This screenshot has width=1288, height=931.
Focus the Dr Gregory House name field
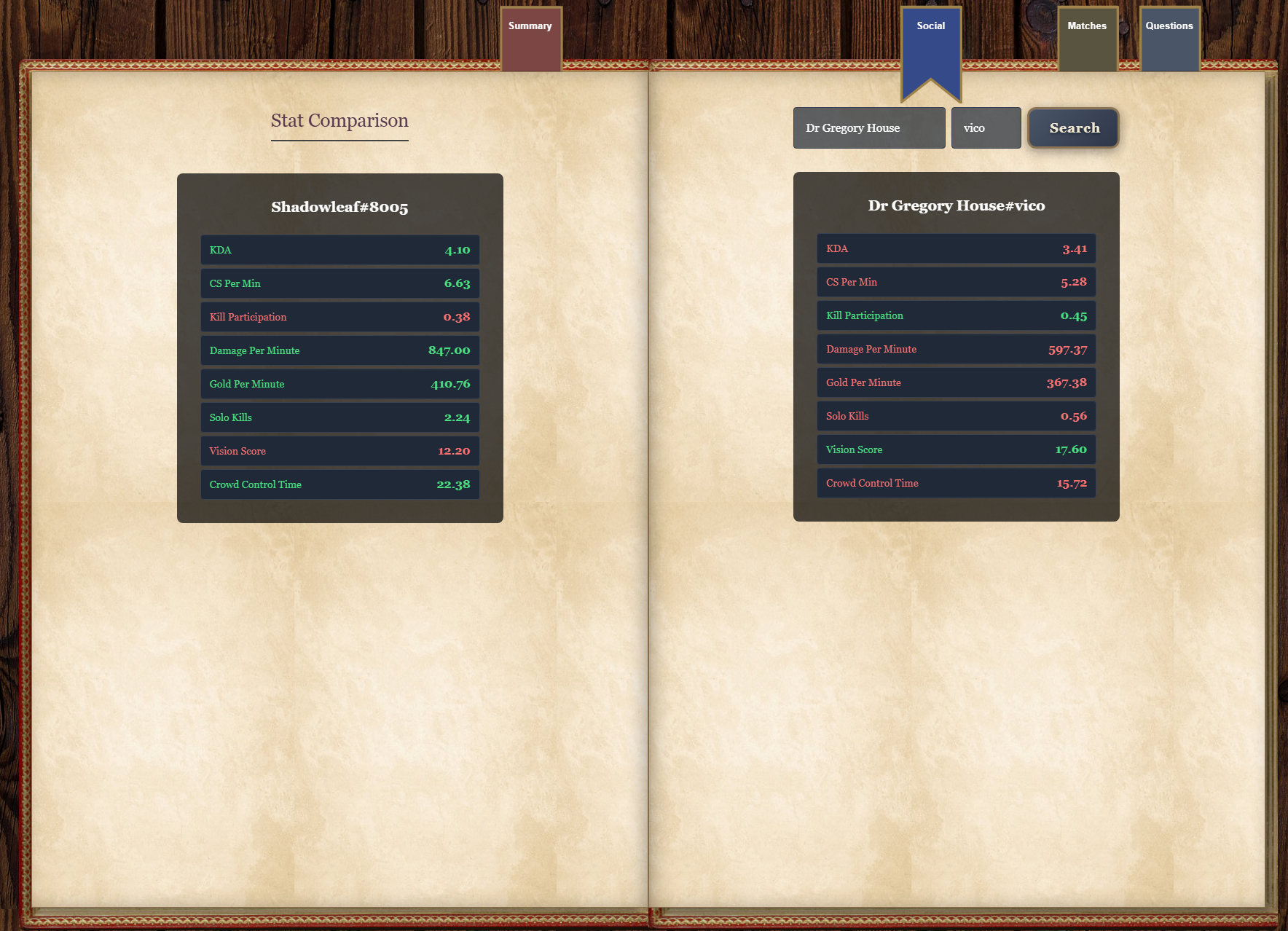(868, 128)
